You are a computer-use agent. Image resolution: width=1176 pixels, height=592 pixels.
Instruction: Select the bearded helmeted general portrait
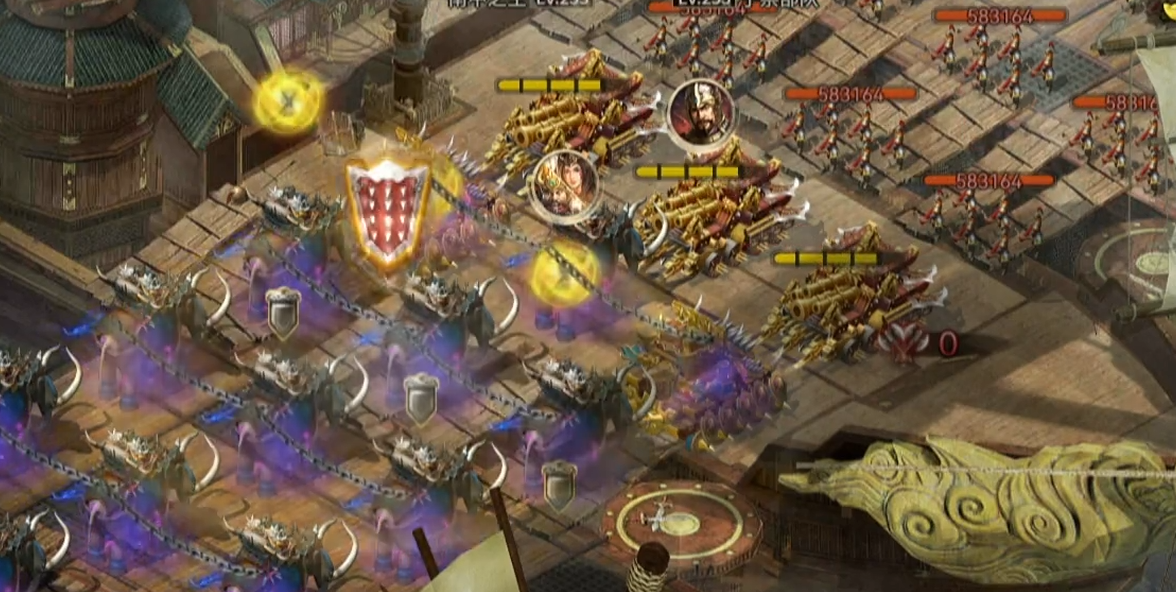(x=701, y=113)
